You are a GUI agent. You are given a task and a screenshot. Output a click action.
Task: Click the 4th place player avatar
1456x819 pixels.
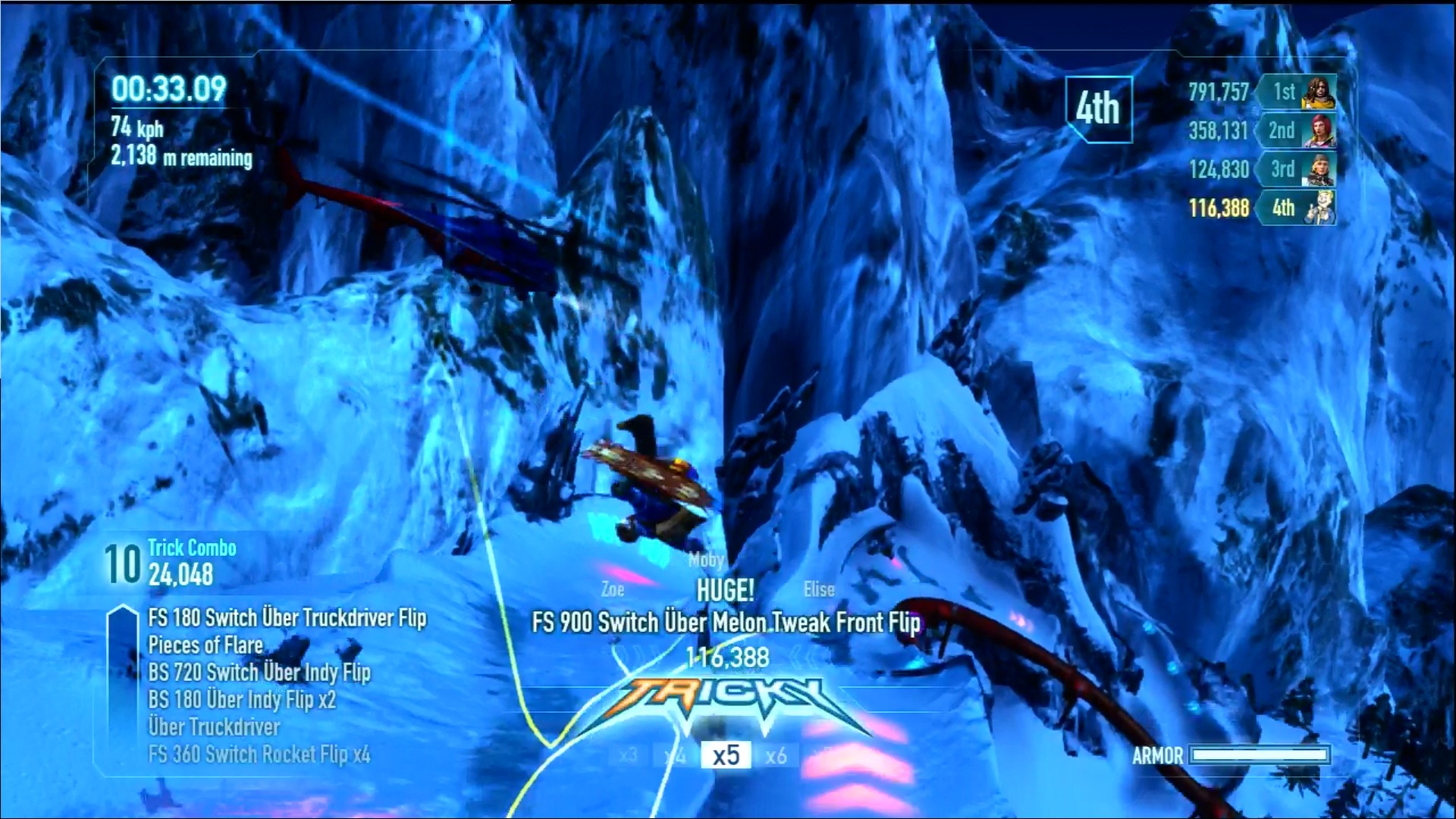click(x=1319, y=207)
